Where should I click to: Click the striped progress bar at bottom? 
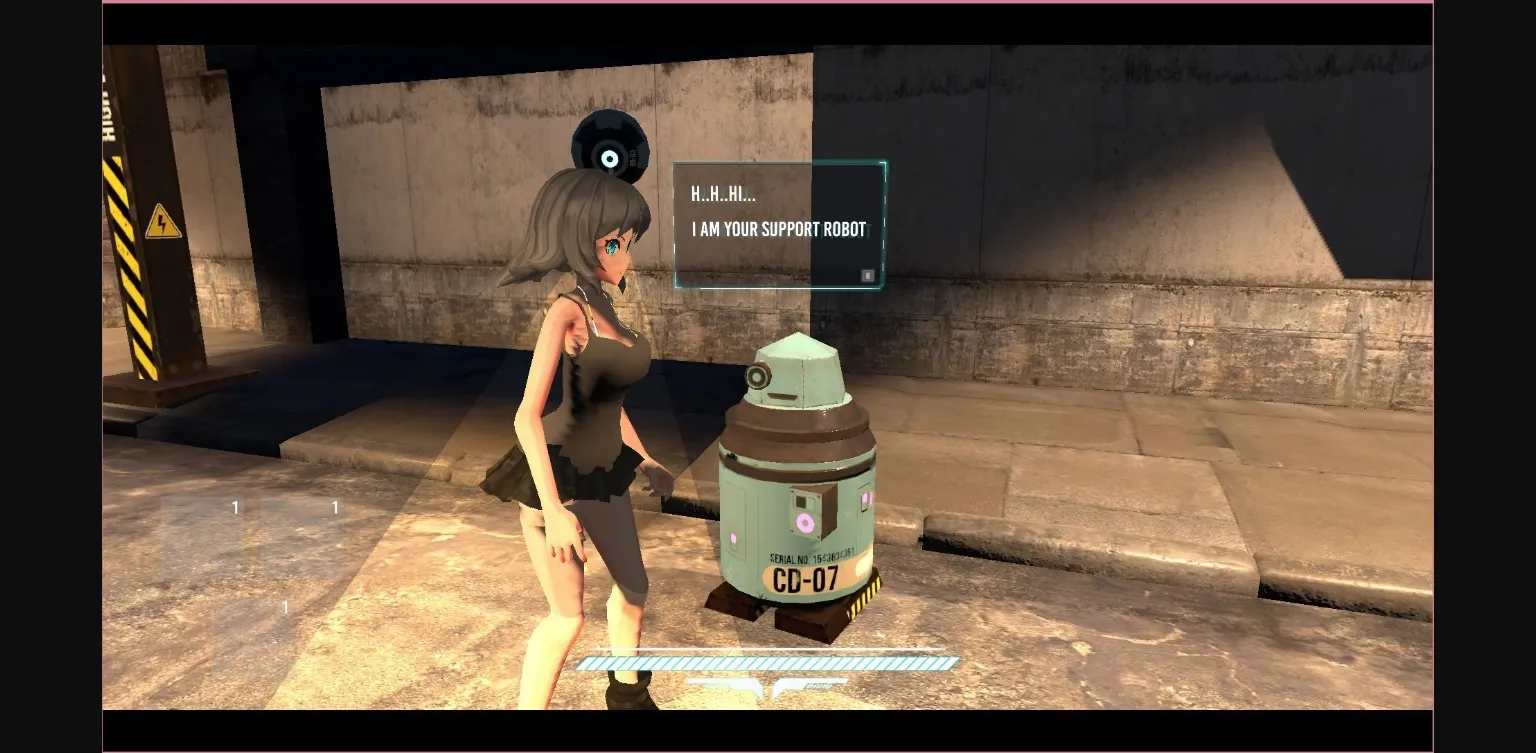(768, 663)
